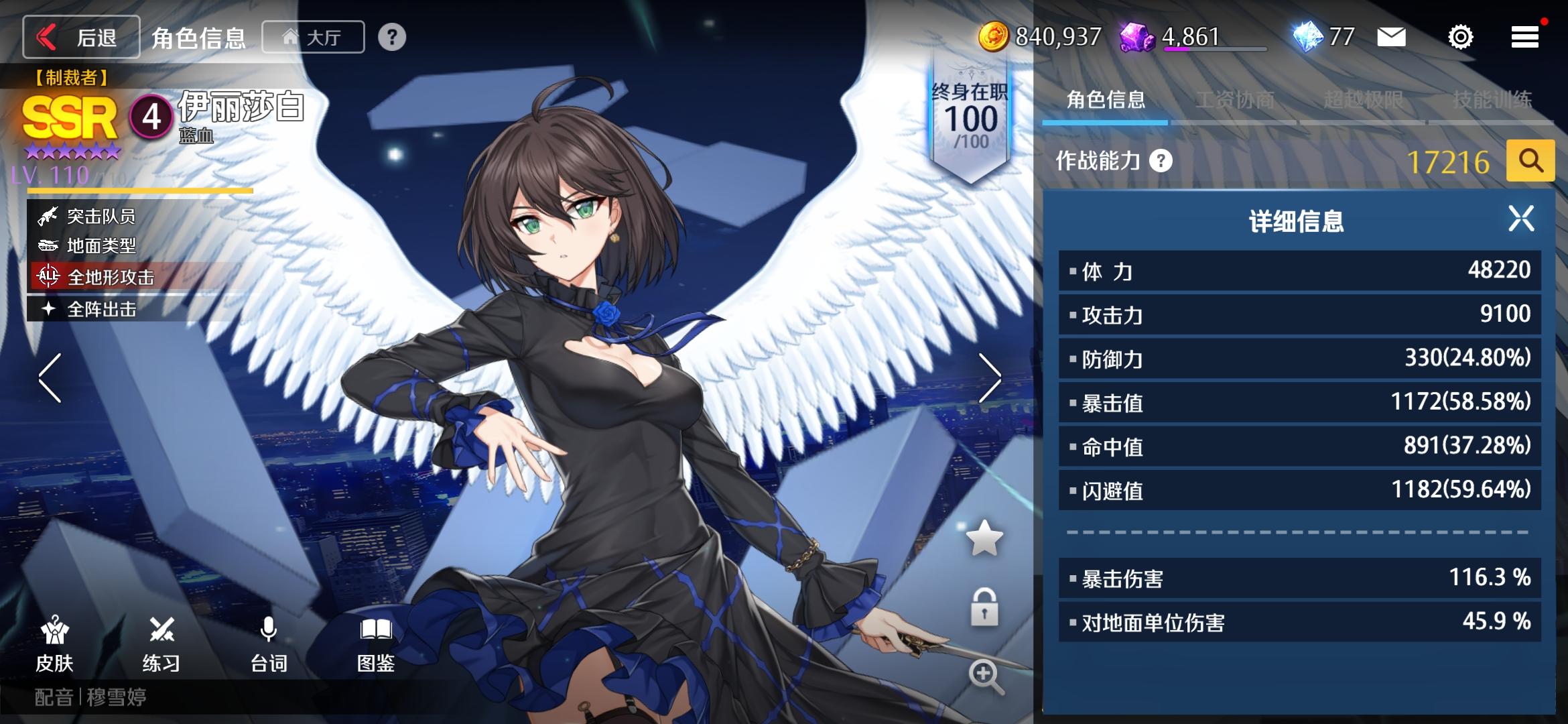This screenshot has width=1568, height=724.
Task: Click the yellow magnifier next to 17216
Action: click(x=1530, y=161)
